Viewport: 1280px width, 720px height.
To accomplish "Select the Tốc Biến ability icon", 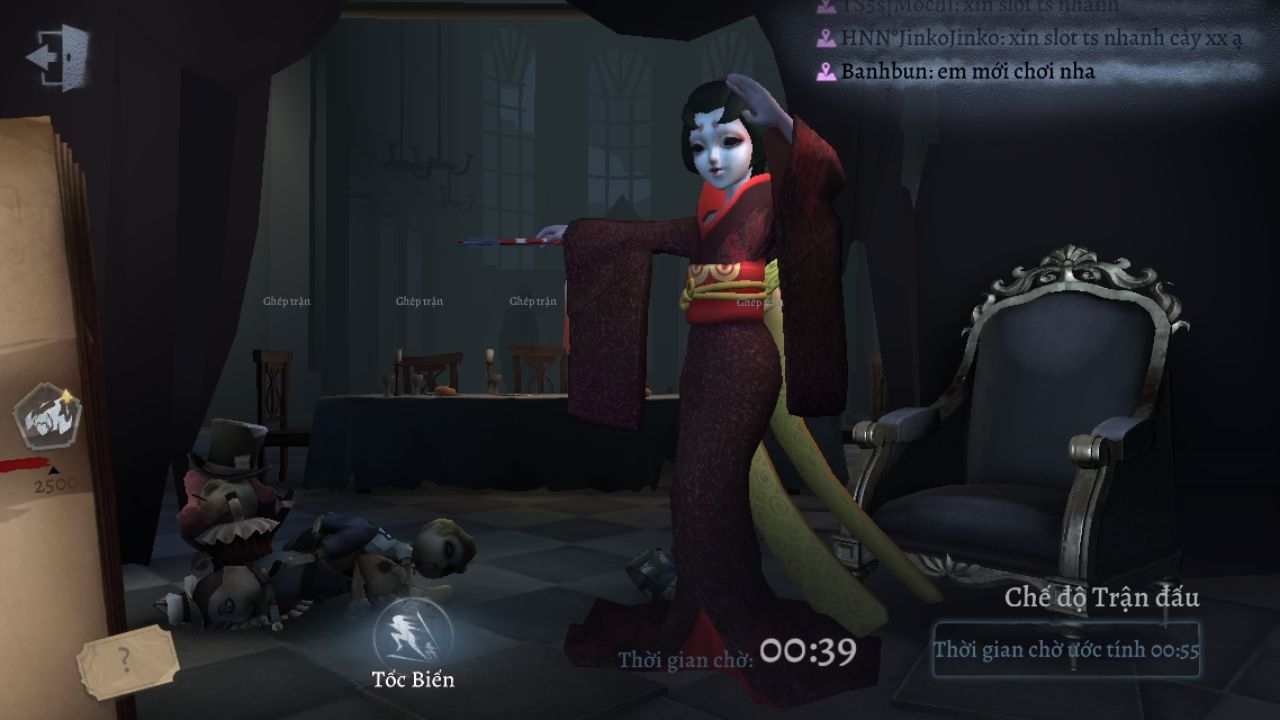I will (x=412, y=633).
